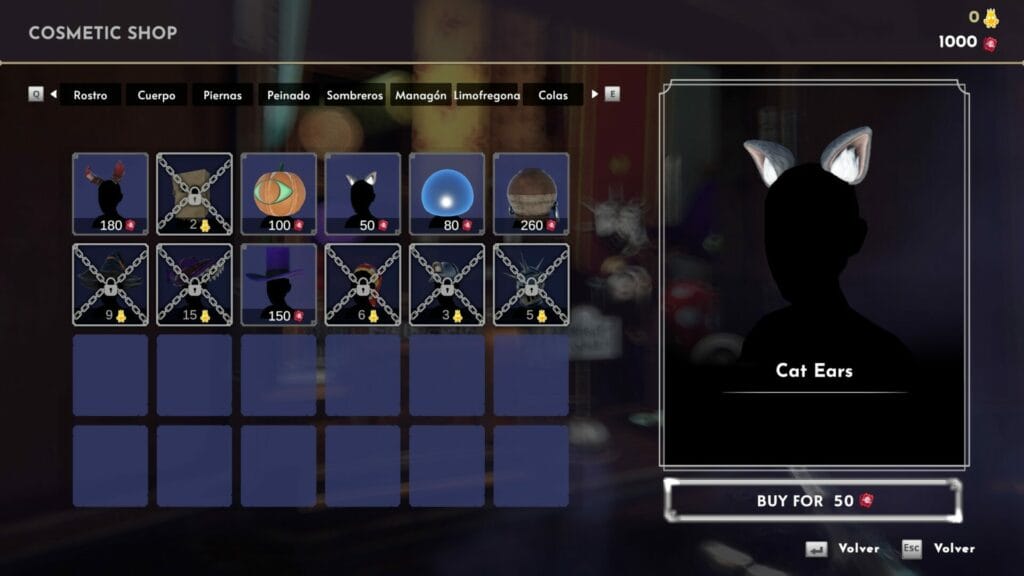Pick the blue bubble helmet for 80

446,193
